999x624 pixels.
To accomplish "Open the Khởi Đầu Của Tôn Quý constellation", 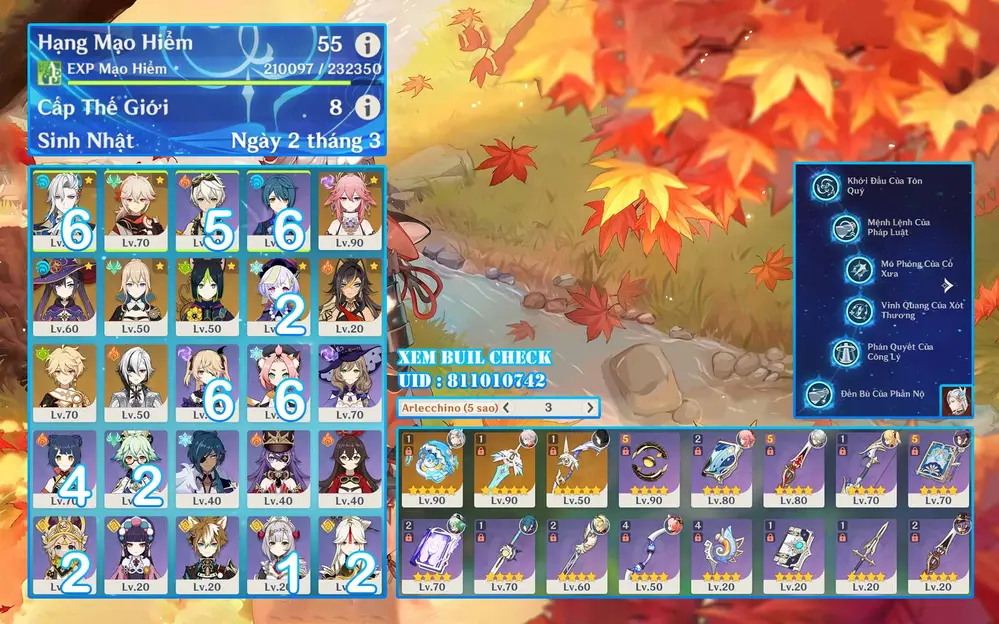I will pyautogui.click(x=826, y=186).
